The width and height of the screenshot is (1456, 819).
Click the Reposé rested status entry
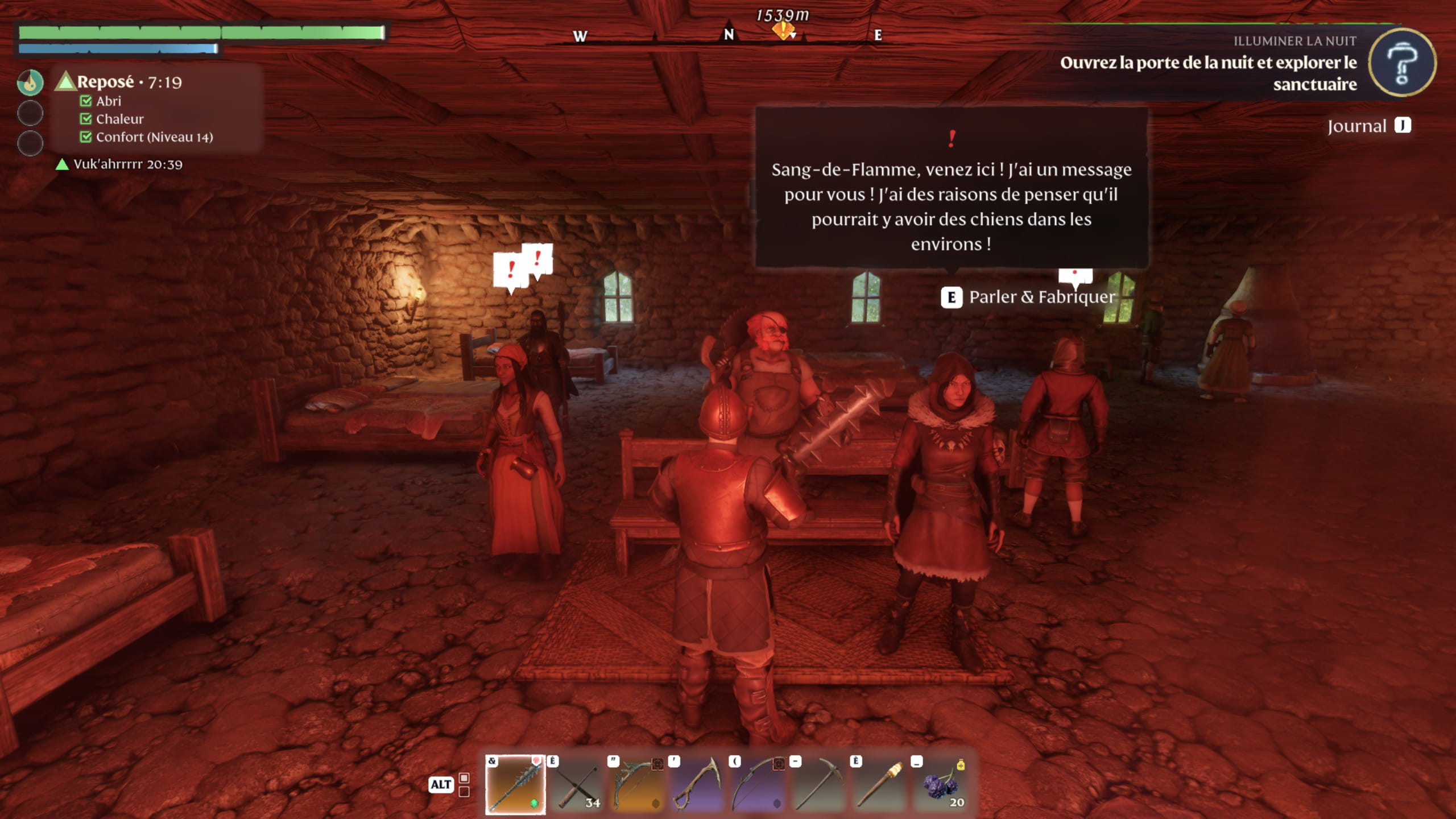click(119, 82)
